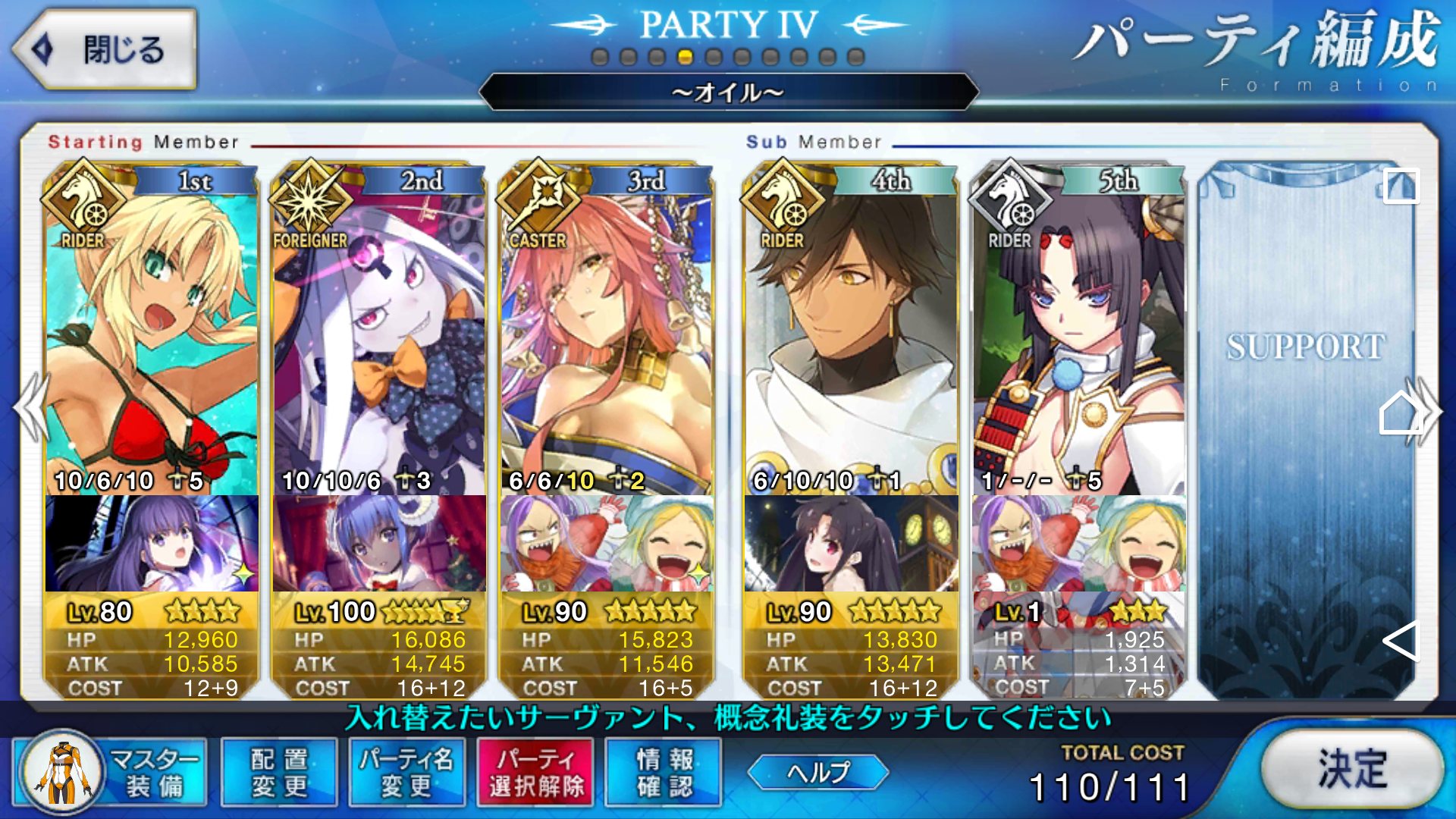Image resolution: width=1456 pixels, height=819 pixels.
Task: Change the 4th slot clock tower craft essence
Action: (x=851, y=543)
